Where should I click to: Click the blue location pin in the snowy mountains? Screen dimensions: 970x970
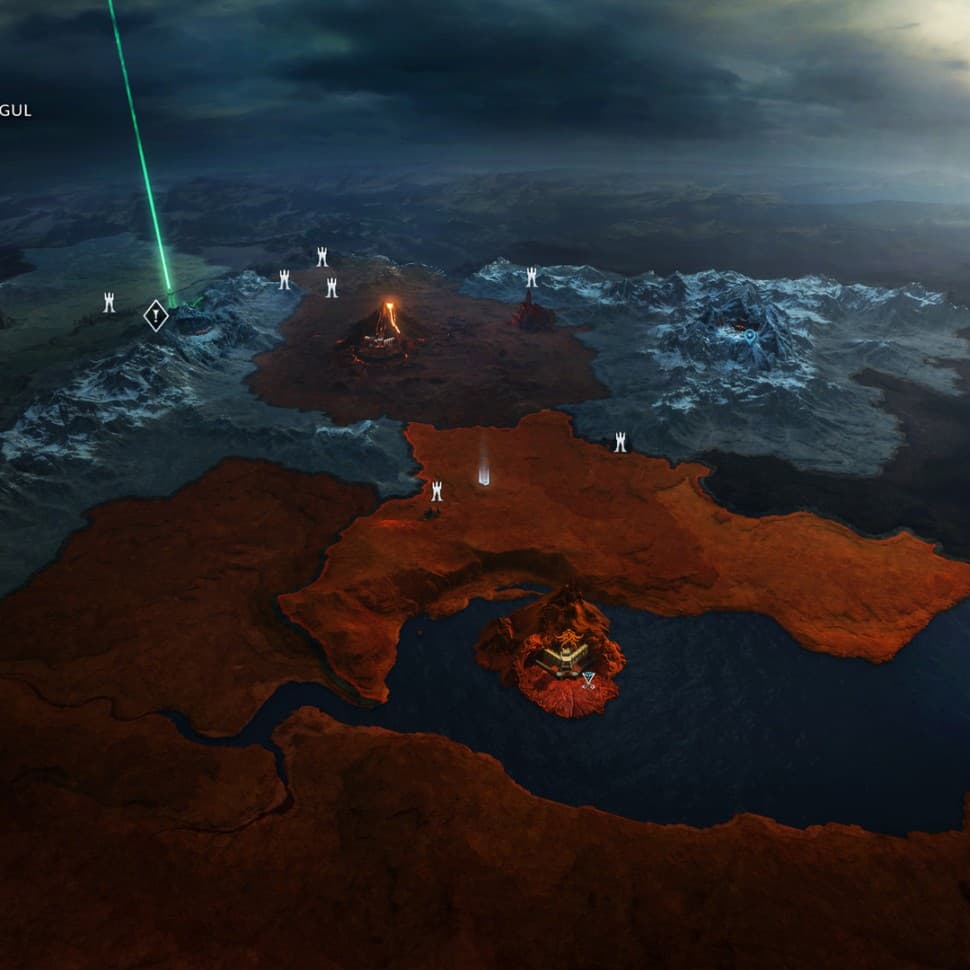750,337
